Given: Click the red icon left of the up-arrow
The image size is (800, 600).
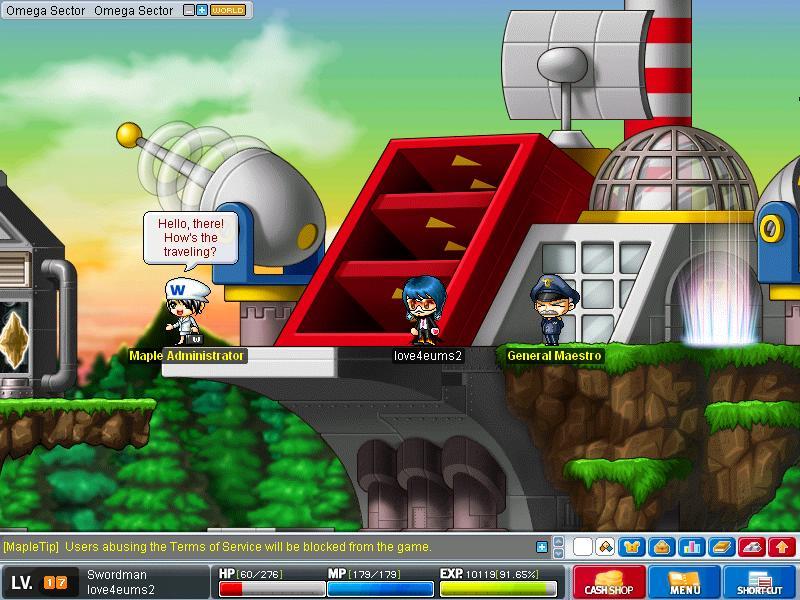Looking at the screenshot, I should coord(752,547).
